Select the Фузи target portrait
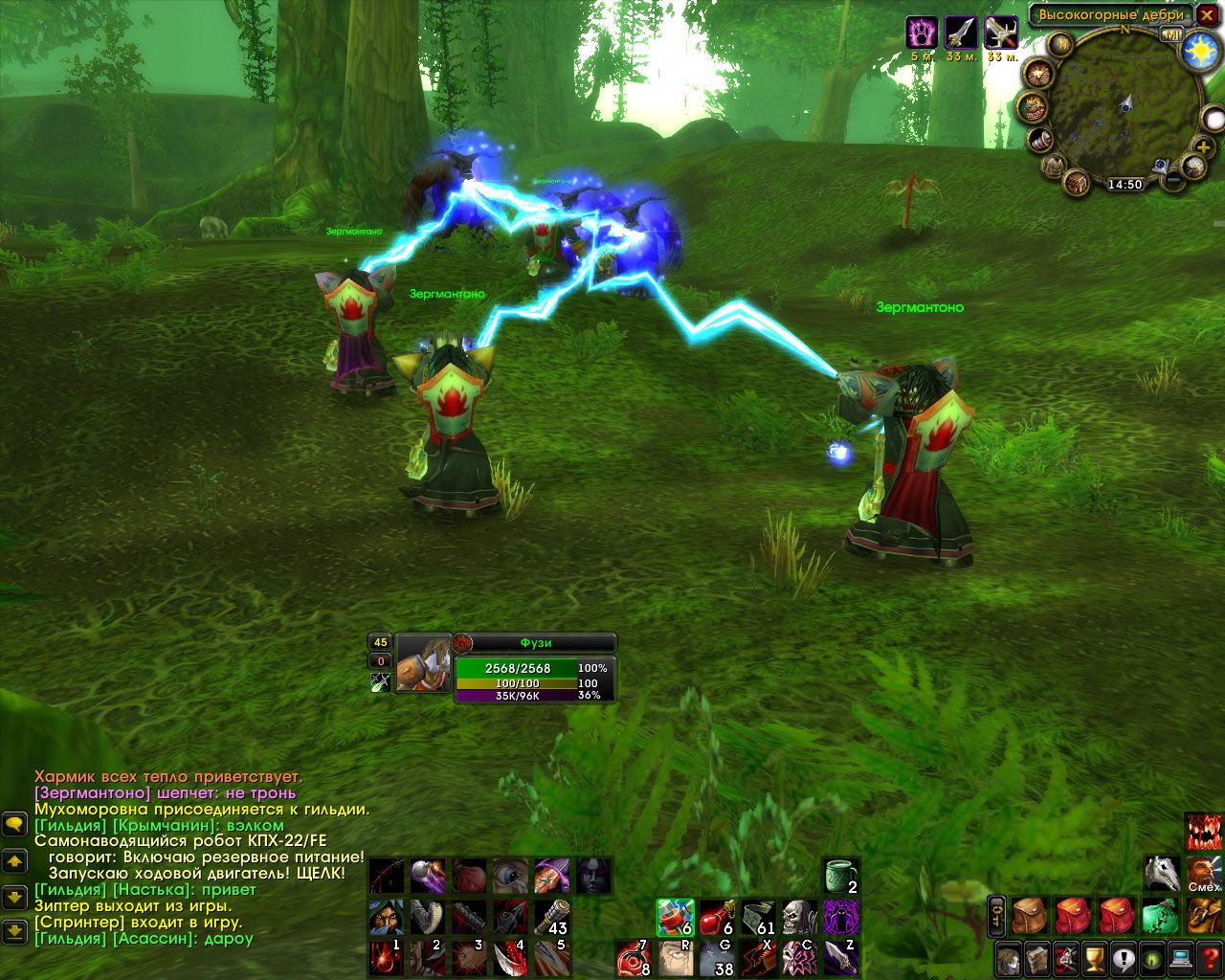 424,662
